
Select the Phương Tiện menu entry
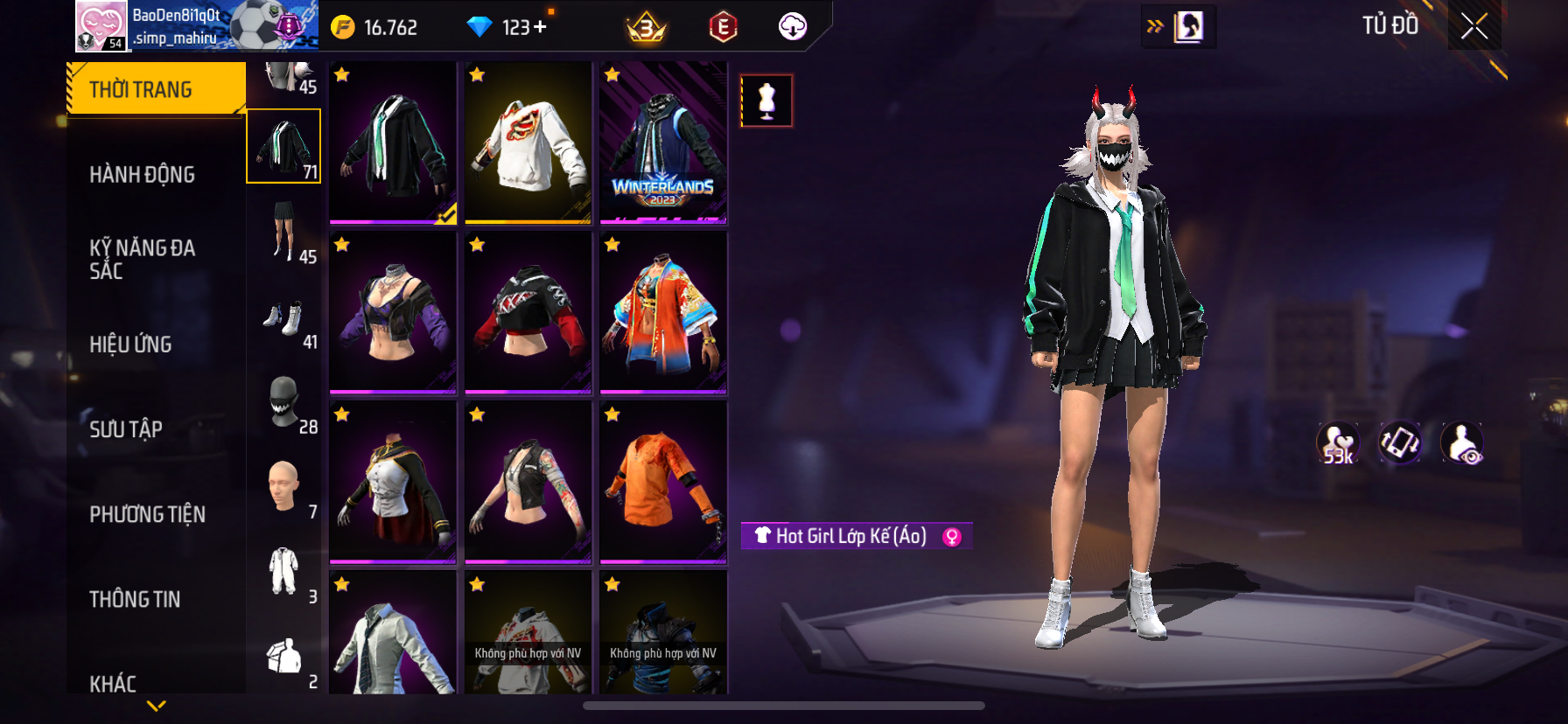[147, 514]
